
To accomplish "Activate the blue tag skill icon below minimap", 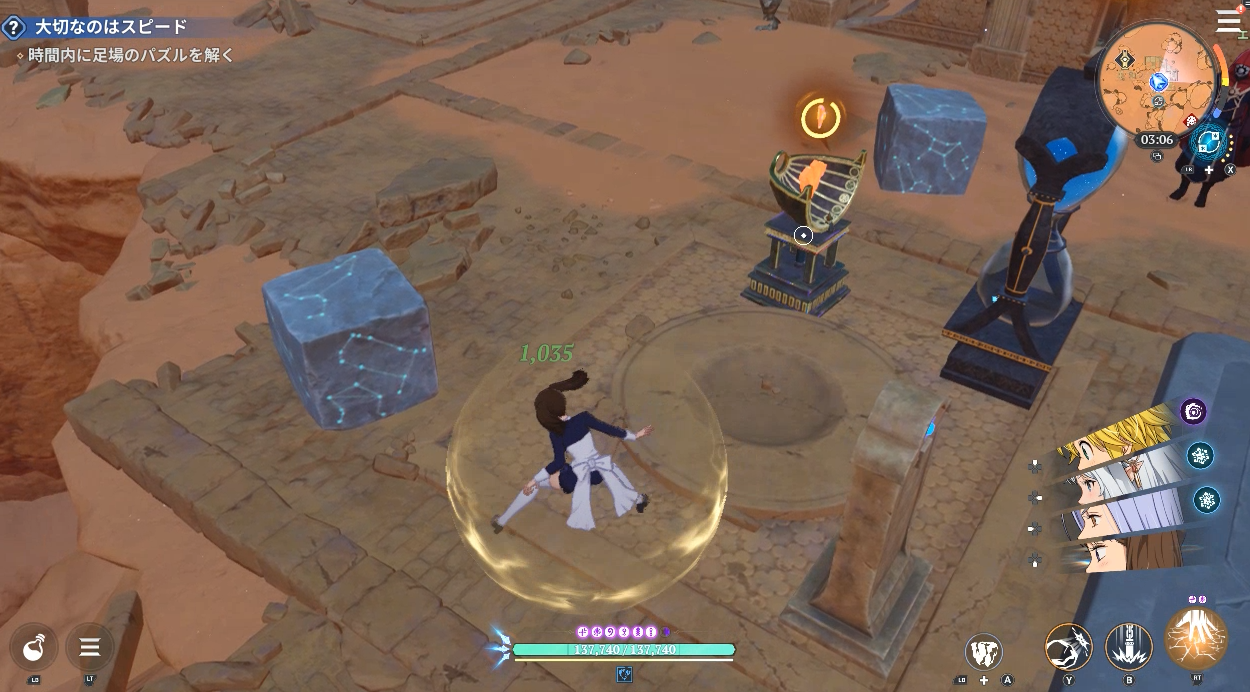I will 1211,141.
